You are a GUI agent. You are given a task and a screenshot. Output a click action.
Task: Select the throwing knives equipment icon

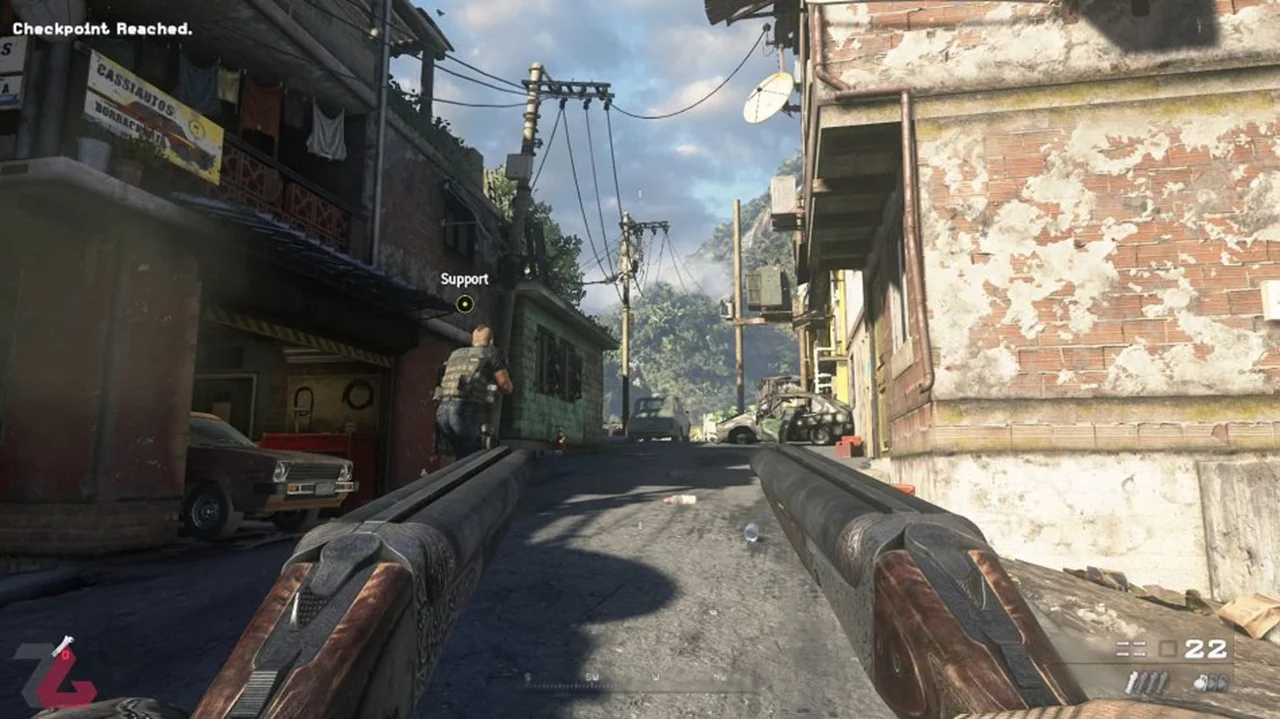pyautogui.click(x=1147, y=683)
